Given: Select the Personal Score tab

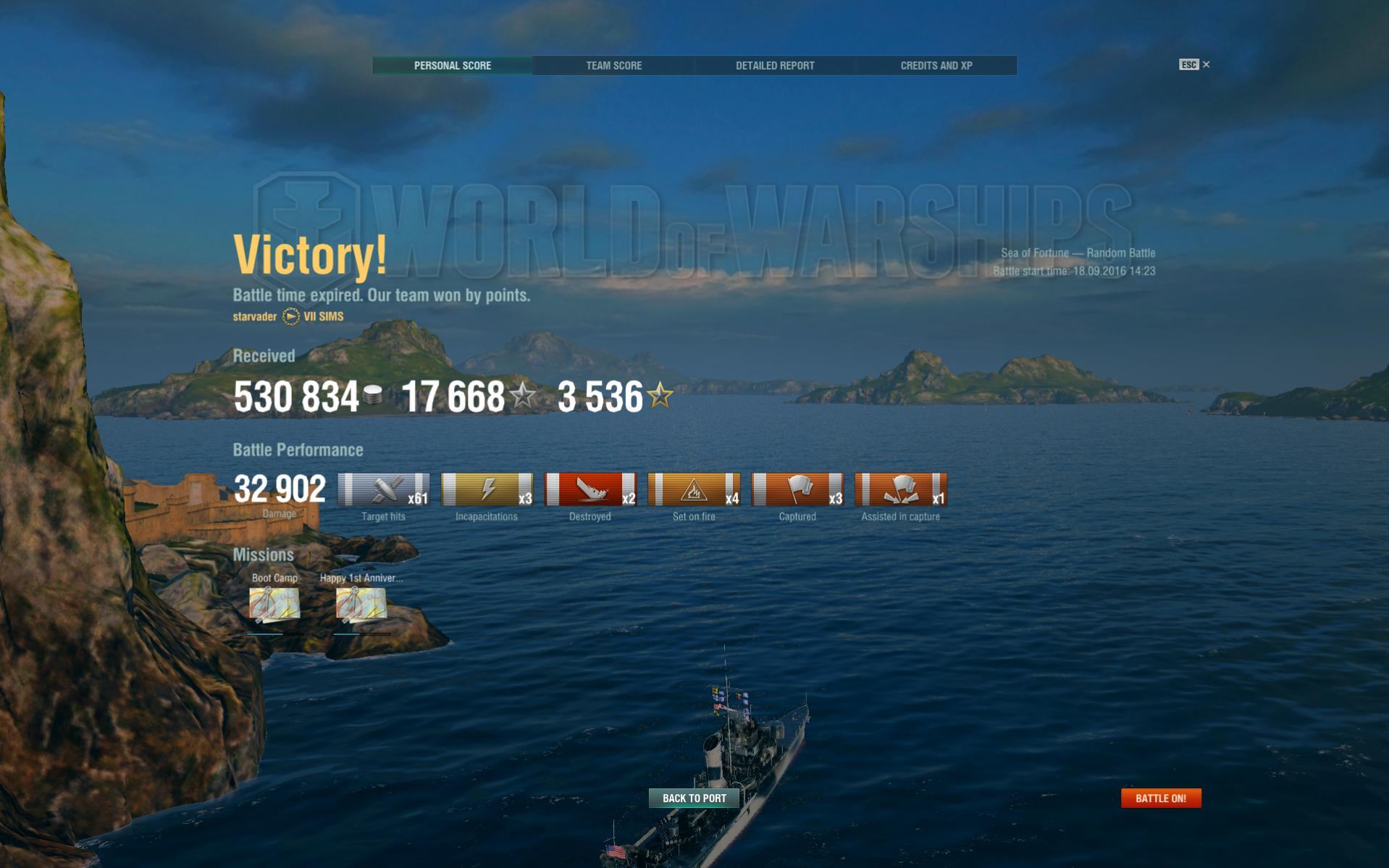Looking at the screenshot, I should 453,65.
